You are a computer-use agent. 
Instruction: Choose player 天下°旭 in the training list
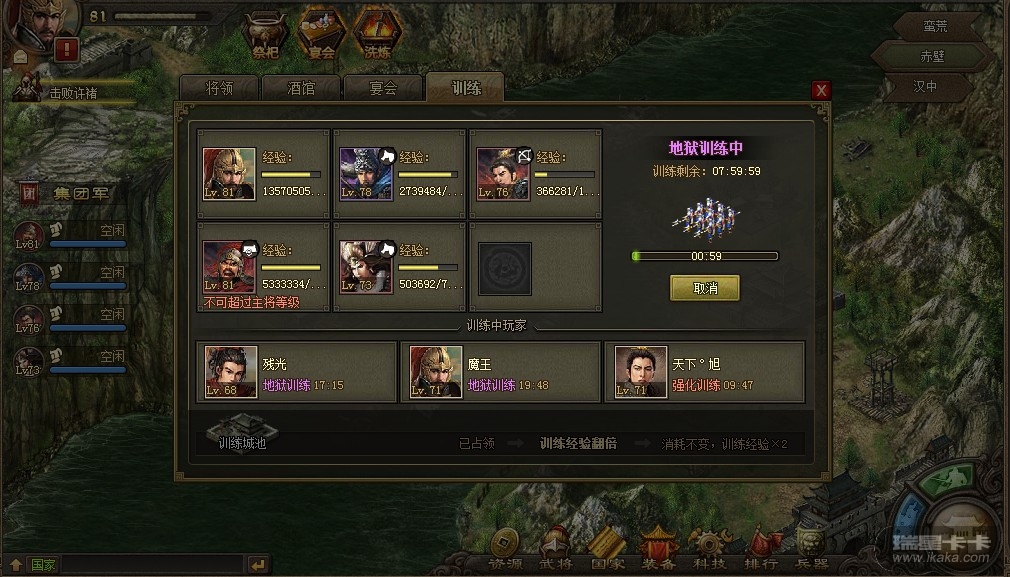pos(704,372)
